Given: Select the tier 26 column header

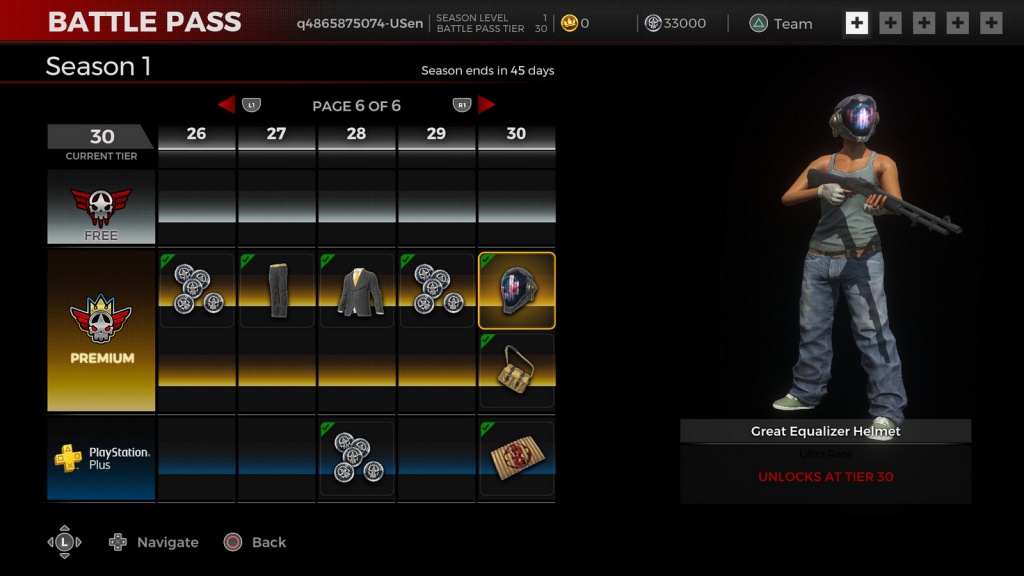Looking at the screenshot, I should [x=197, y=134].
